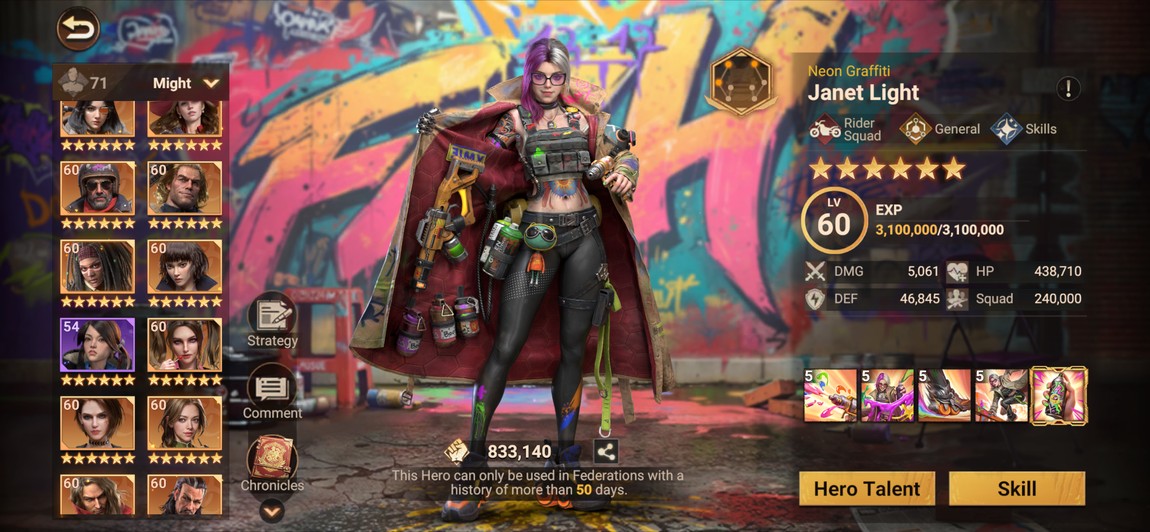The height and width of the screenshot is (532, 1150).
Task: Open the hero Comment section
Action: click(272, 391)
